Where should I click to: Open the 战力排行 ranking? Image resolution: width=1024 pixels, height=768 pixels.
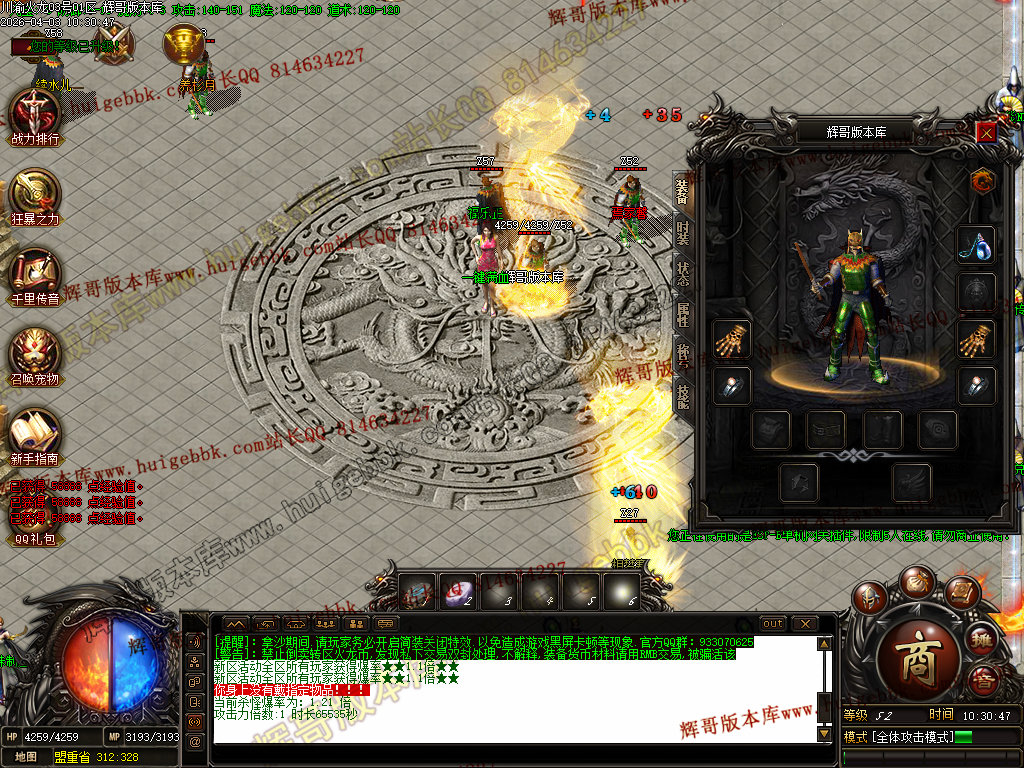pyautogui.click(x=35, y=112)
